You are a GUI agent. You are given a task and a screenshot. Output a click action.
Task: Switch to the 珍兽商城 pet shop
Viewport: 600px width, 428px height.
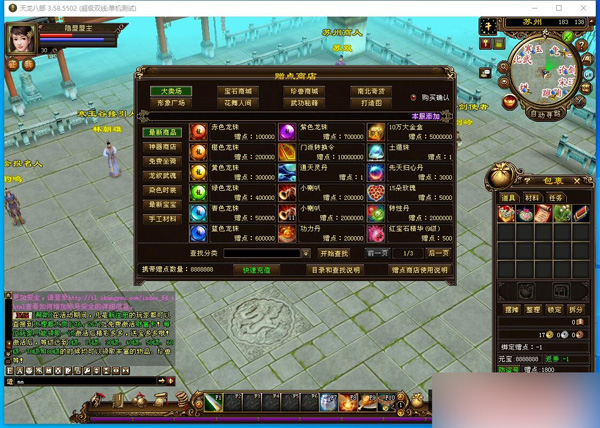(x=303, y=91)
